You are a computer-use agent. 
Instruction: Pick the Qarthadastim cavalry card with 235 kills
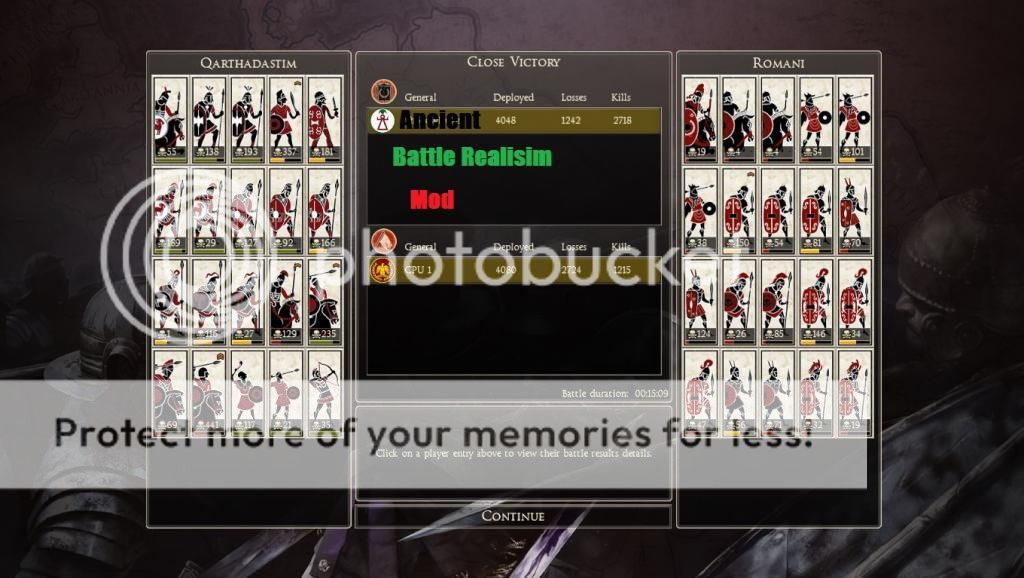tap(323, 300)
